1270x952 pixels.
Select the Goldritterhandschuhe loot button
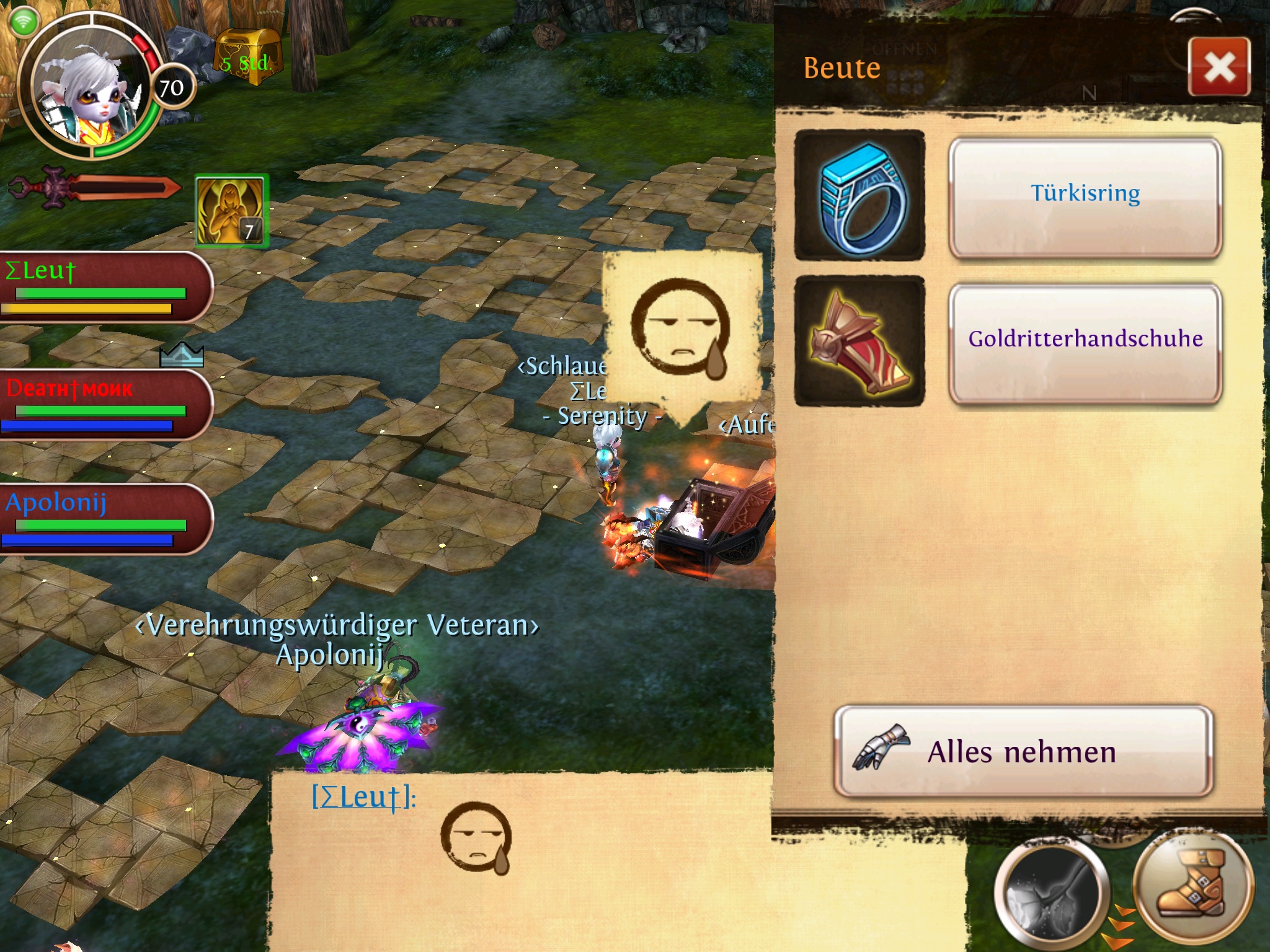(1085, 342)
